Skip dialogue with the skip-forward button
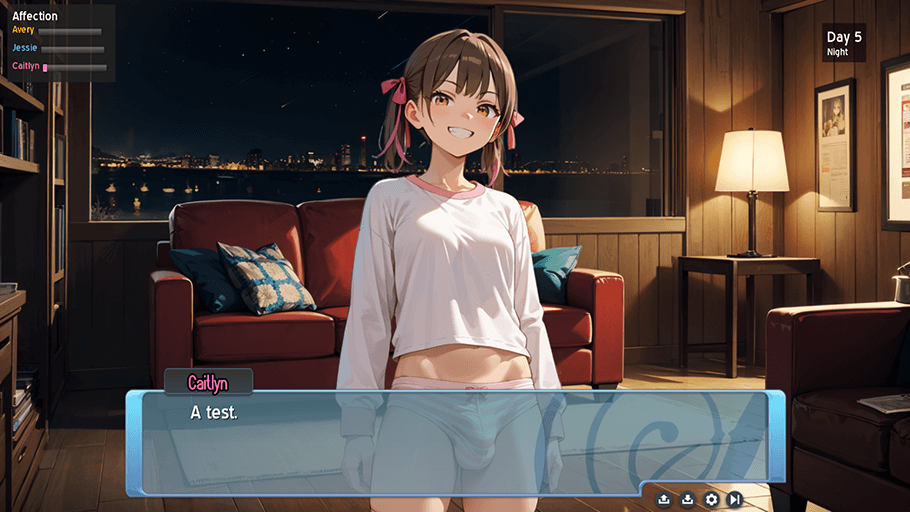This screenshot has height=512, width=910. click(x=735, y=499)
